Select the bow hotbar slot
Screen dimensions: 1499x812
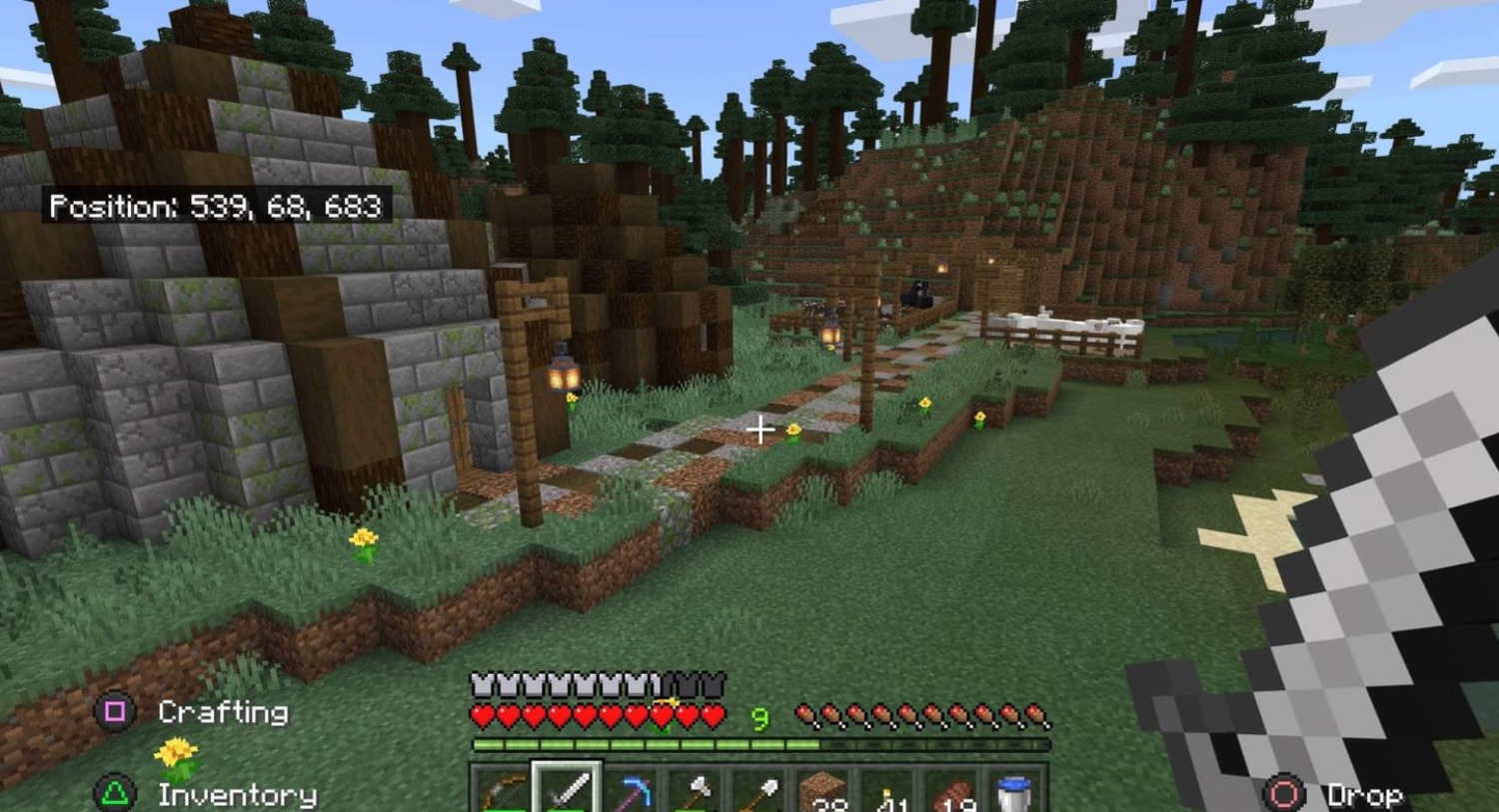(x=502, y=791)
